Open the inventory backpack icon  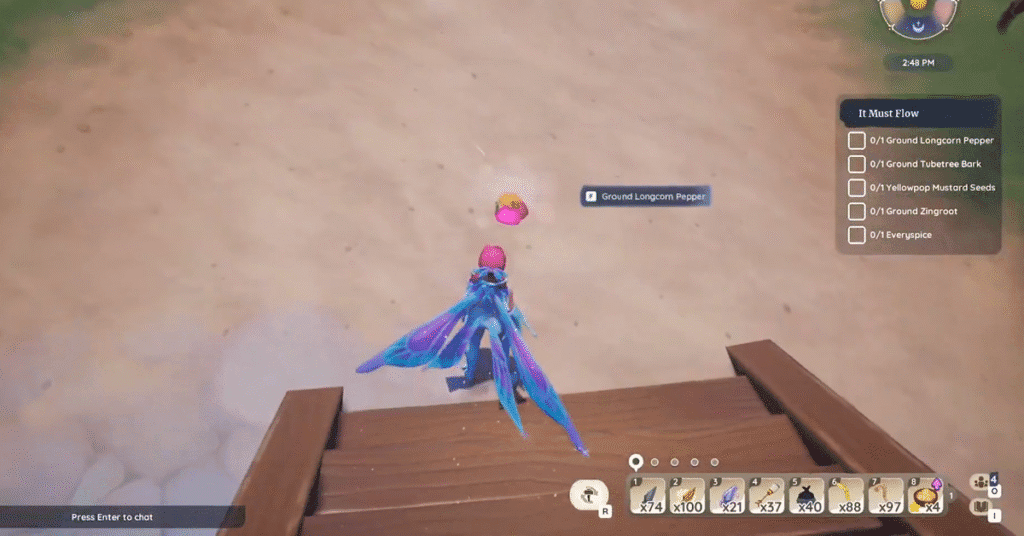pos(982,508)
